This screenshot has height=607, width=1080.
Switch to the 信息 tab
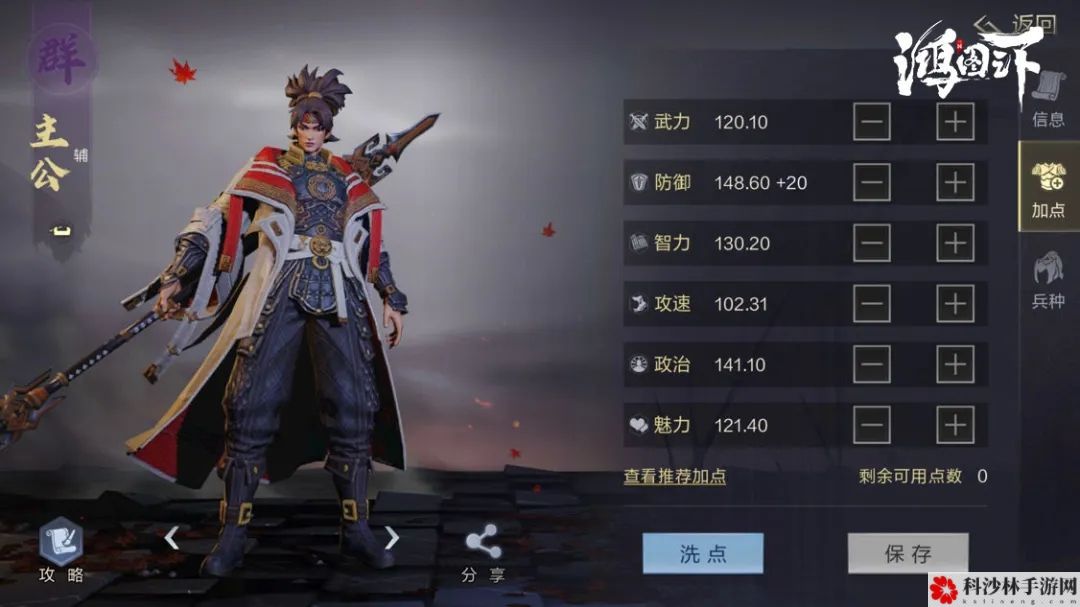point(1048,98)
